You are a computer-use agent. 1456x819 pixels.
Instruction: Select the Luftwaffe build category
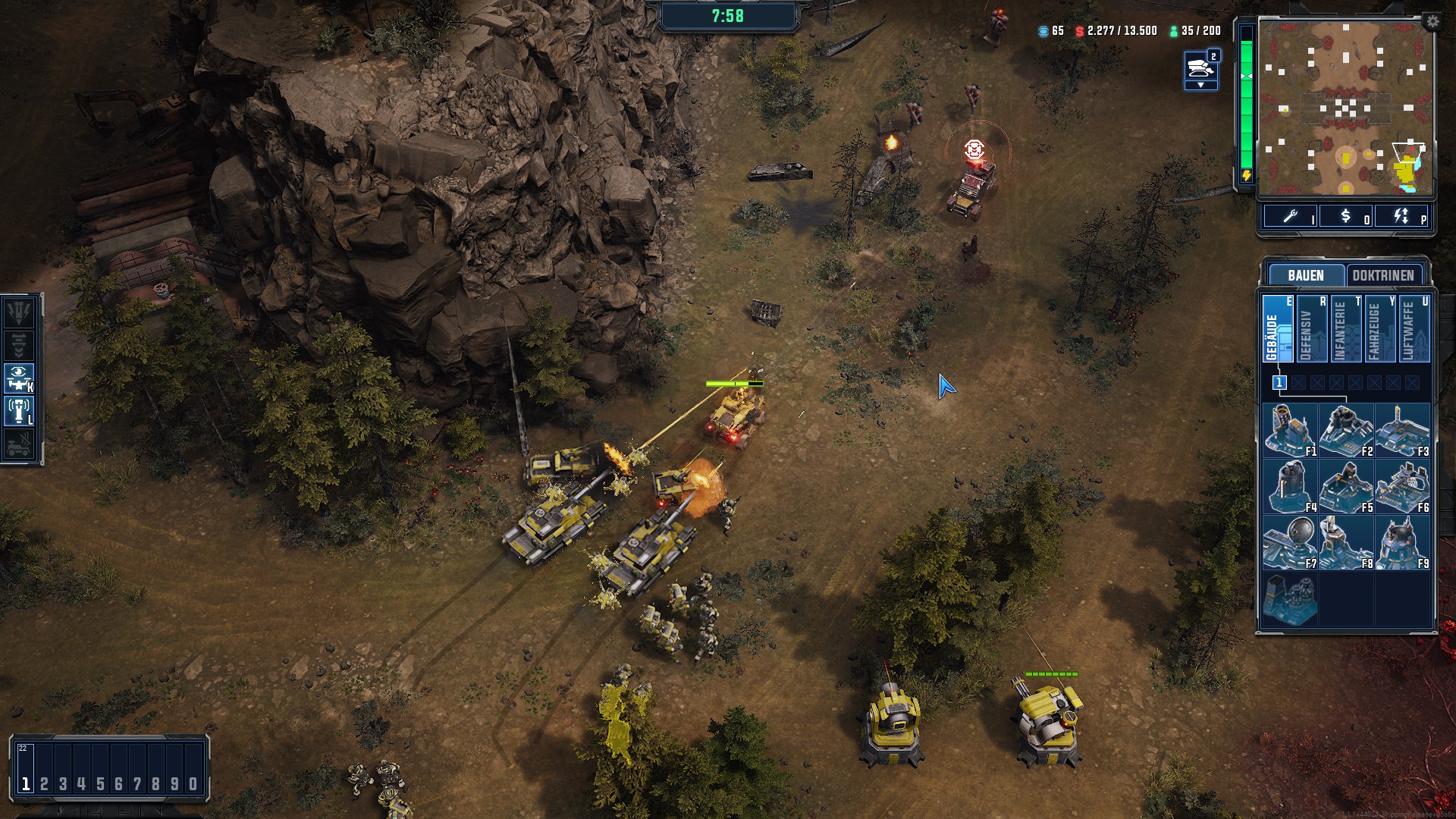1414,328
